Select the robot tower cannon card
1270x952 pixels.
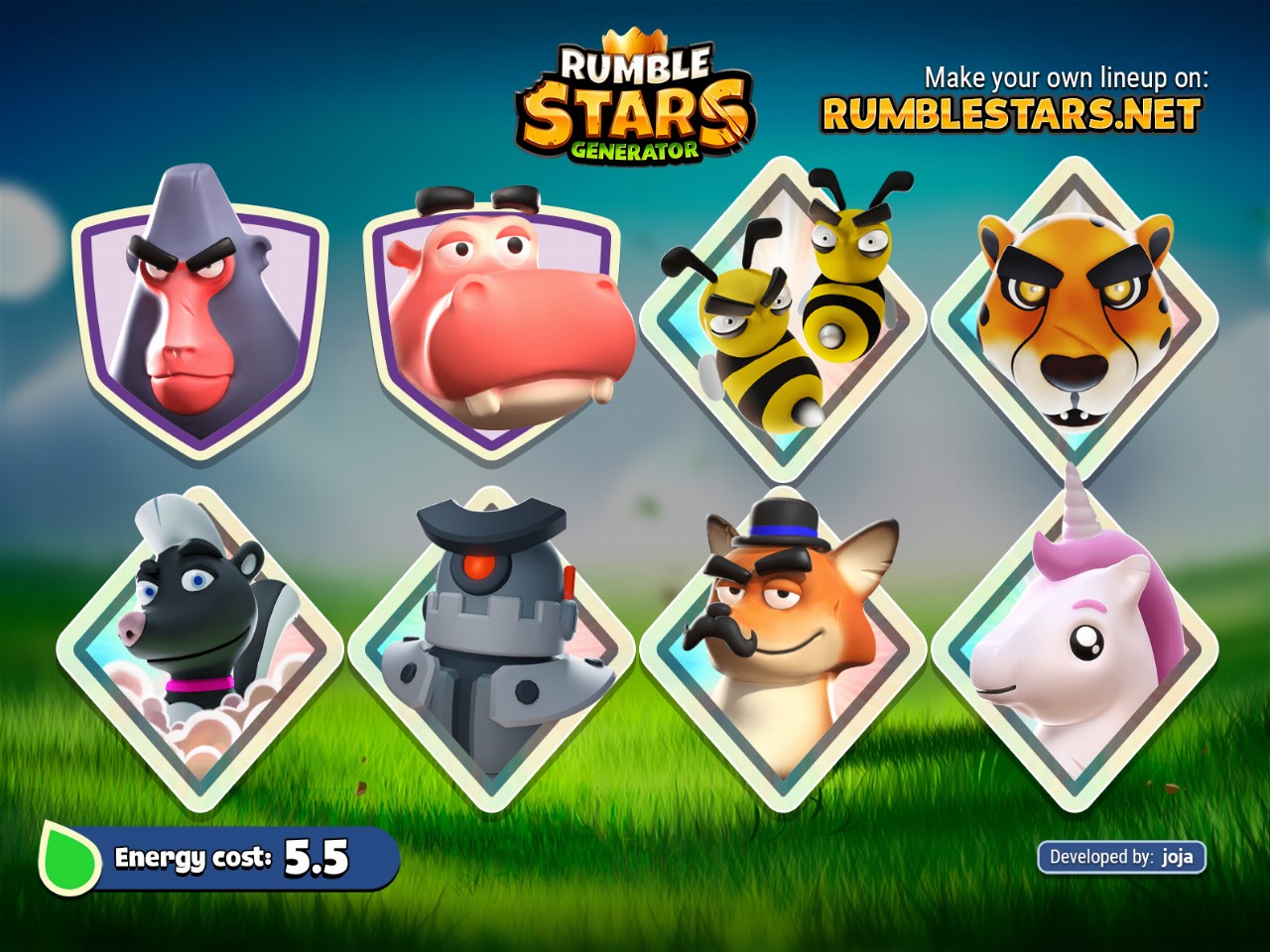pyautogui.click(x=492, y=647)
